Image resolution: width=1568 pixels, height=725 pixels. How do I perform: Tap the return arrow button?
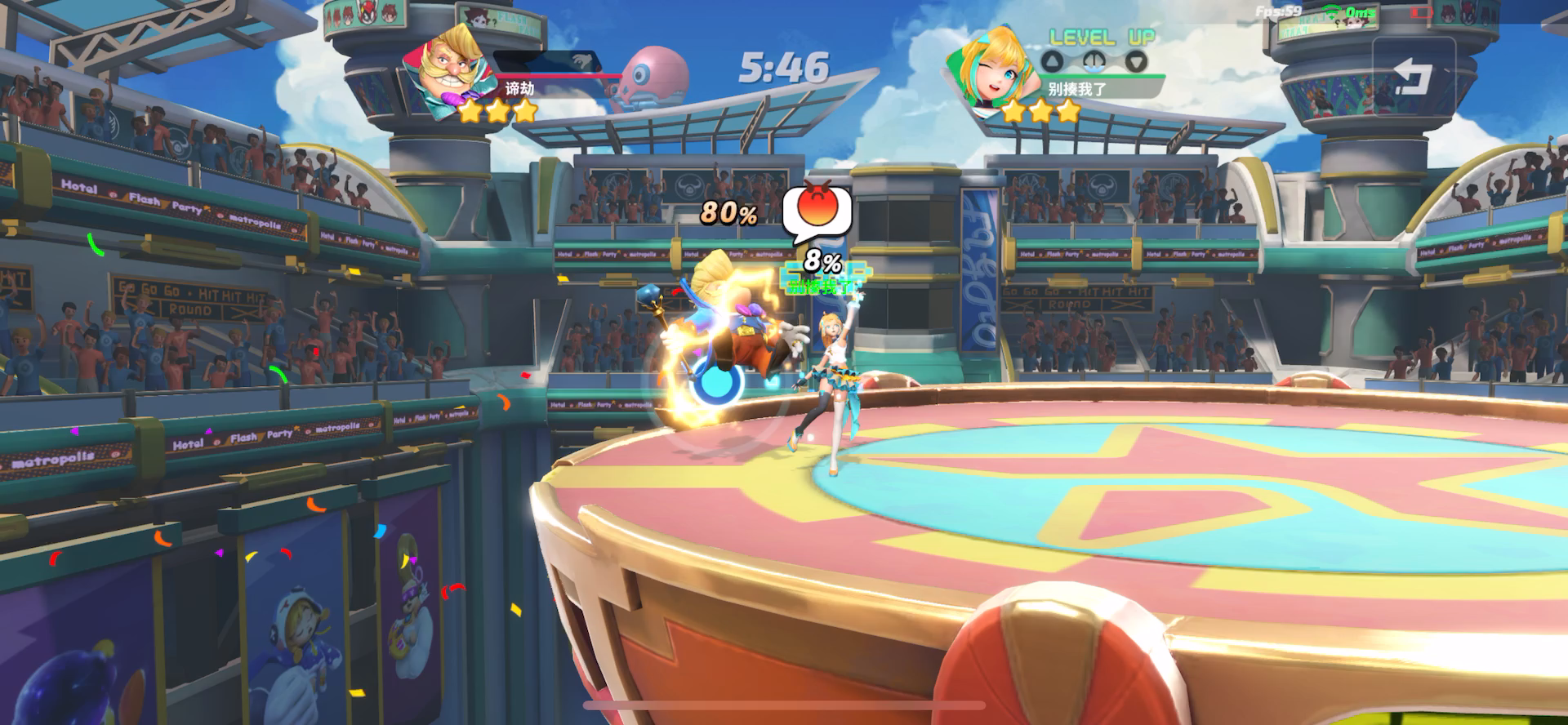pyautogui.click(x=1413, y=77)
